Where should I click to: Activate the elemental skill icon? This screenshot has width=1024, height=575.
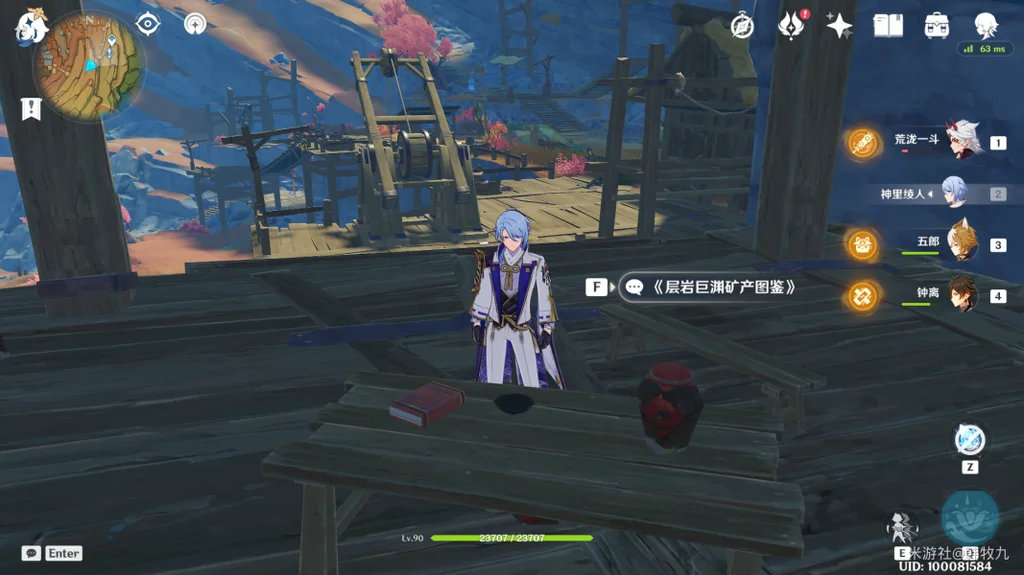click(x=903, y=528)
